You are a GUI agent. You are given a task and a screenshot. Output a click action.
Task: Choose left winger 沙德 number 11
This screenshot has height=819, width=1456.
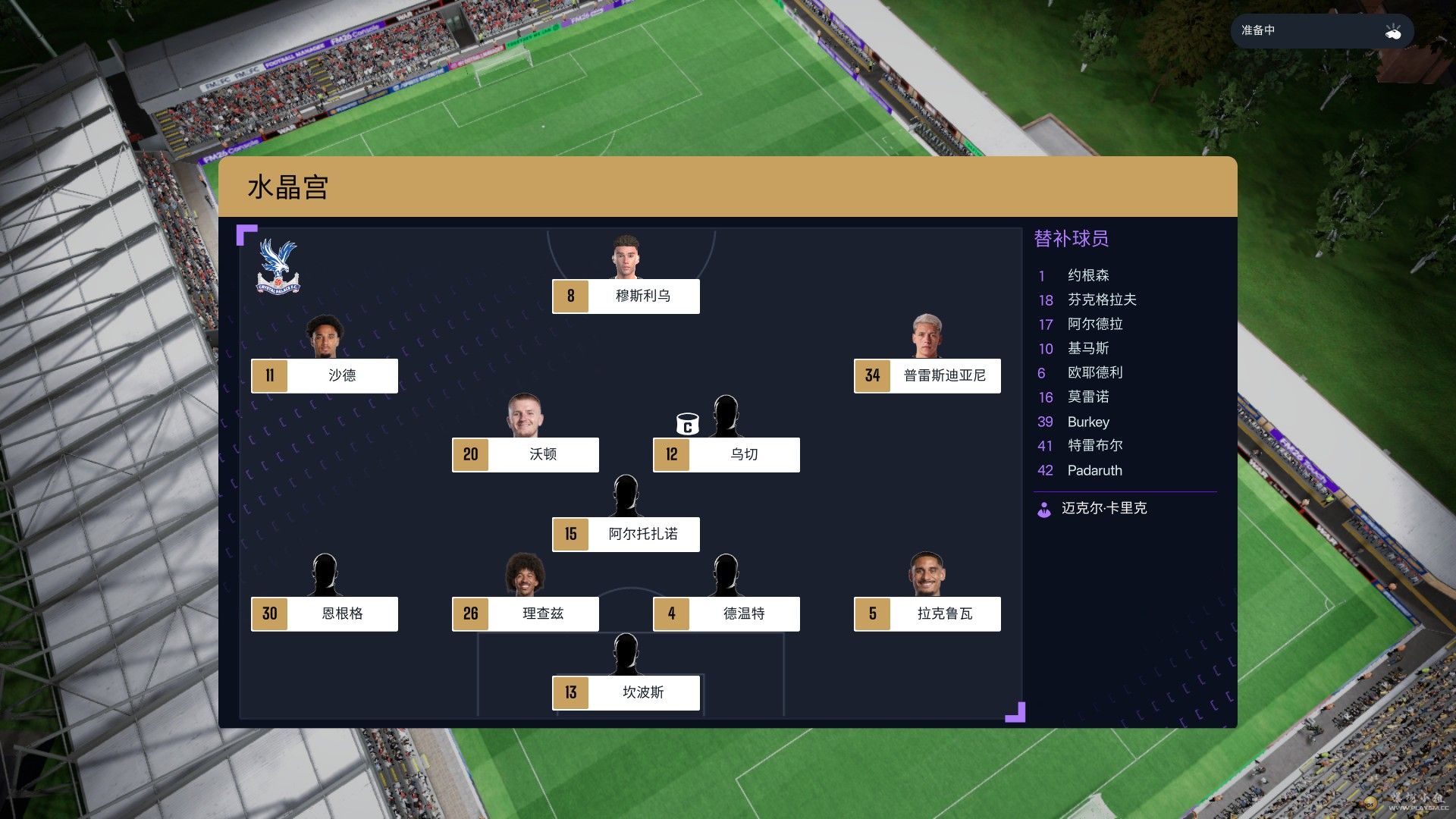(325, 375)
